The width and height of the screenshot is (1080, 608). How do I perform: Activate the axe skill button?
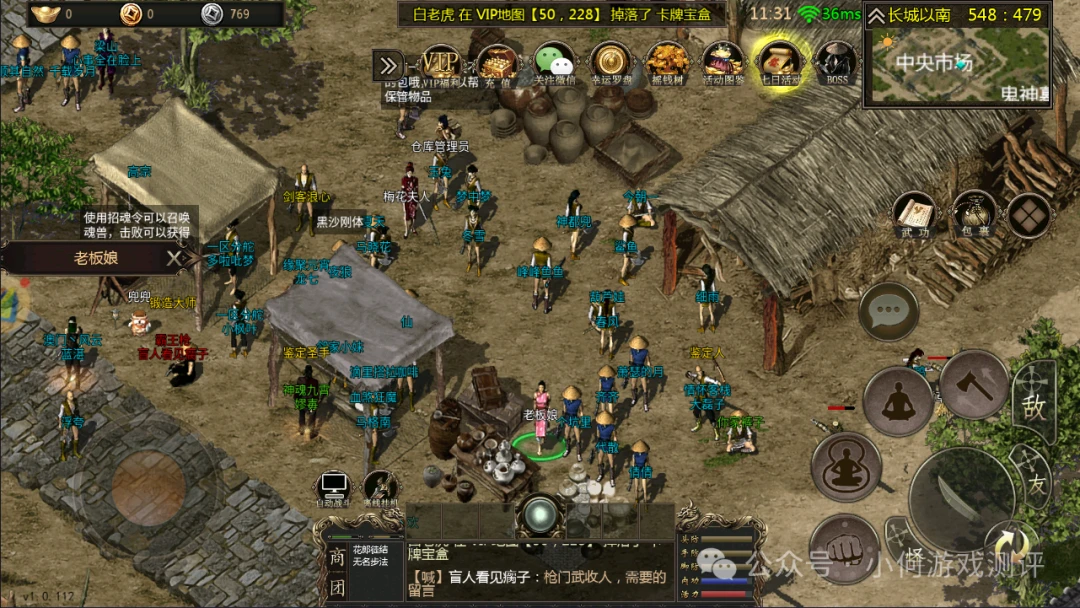click(x=973, y=384)
